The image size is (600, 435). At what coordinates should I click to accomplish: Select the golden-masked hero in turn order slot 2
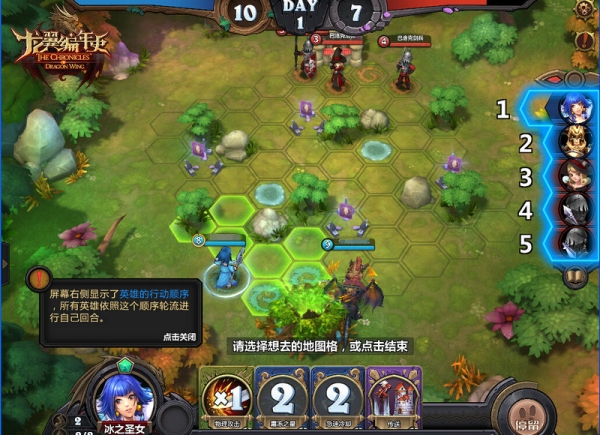[x=573, y=140]
